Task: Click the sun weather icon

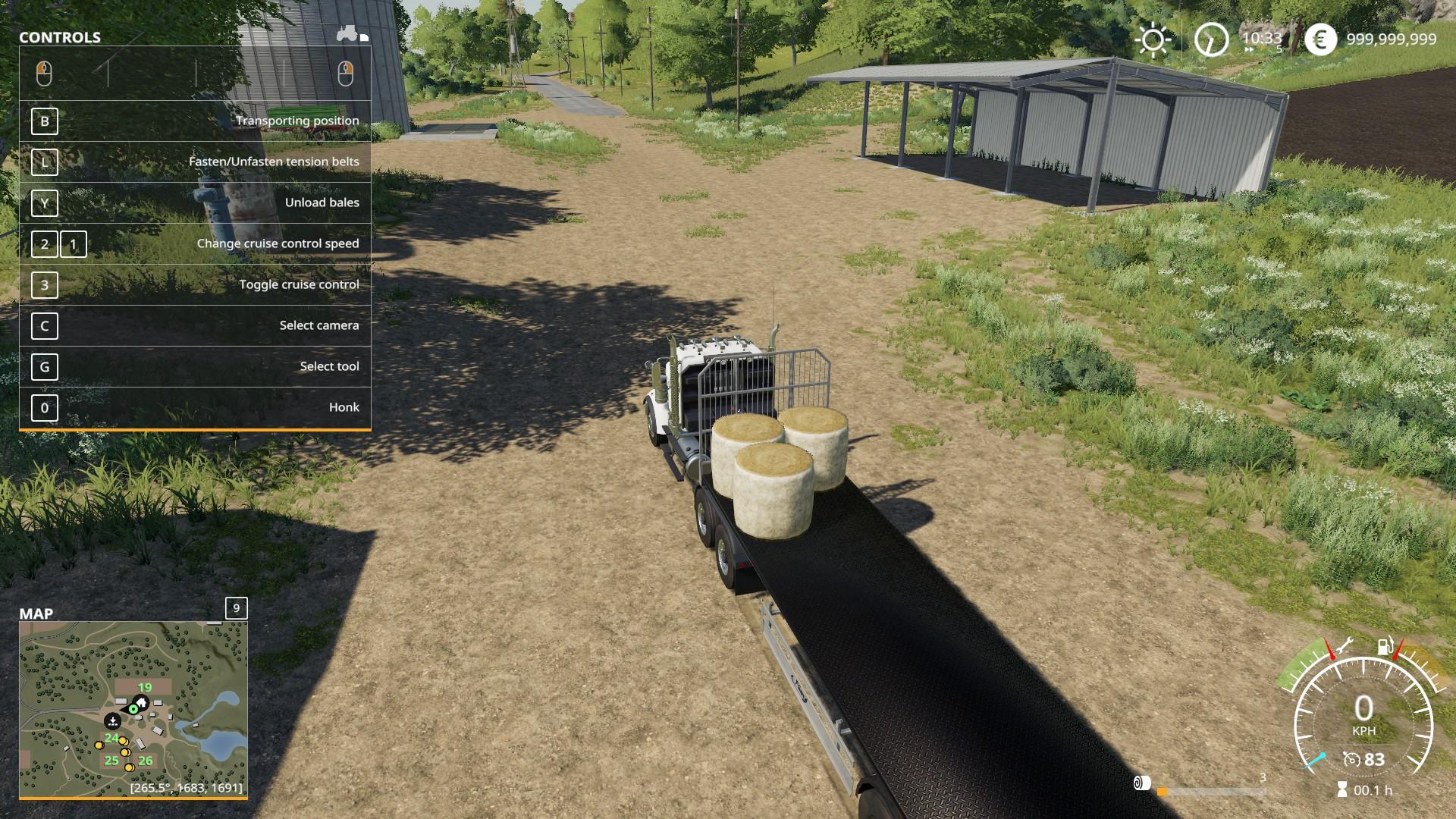Action: coord(1153,39)
